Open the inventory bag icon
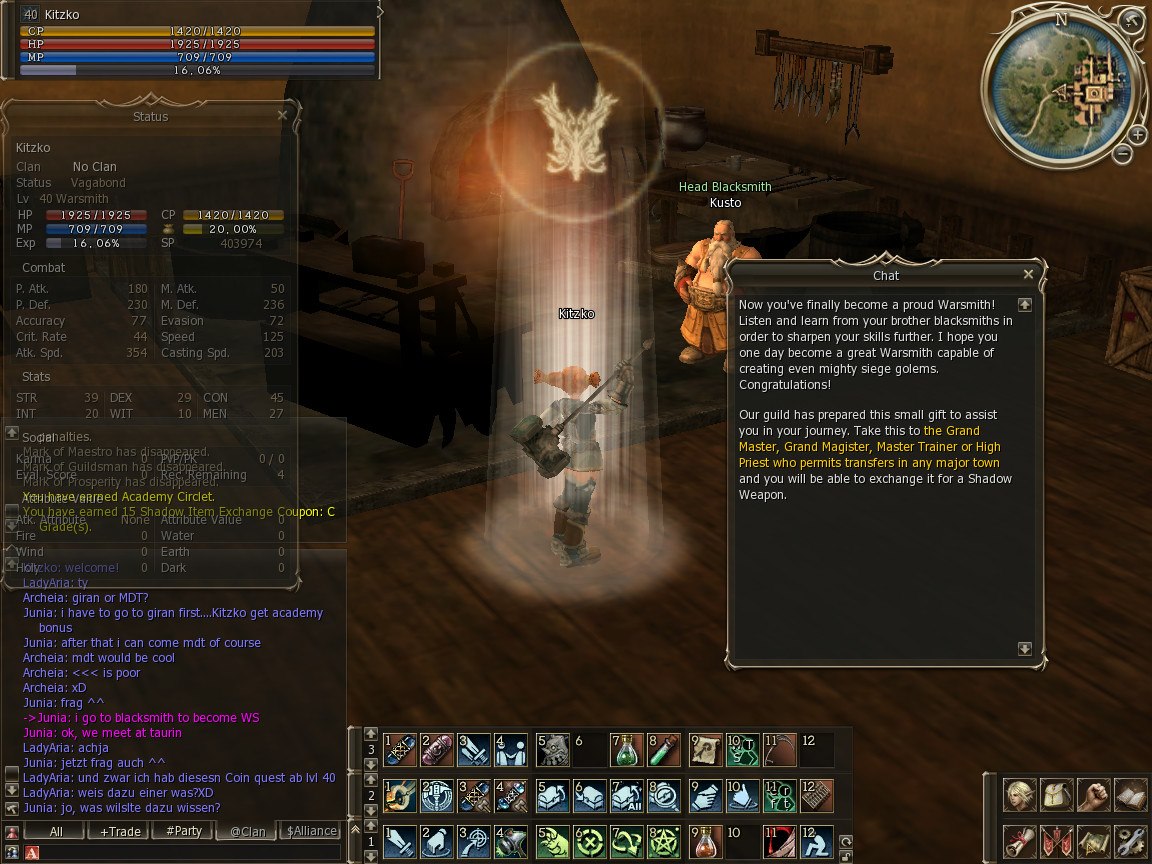 tap(1056, 796)
